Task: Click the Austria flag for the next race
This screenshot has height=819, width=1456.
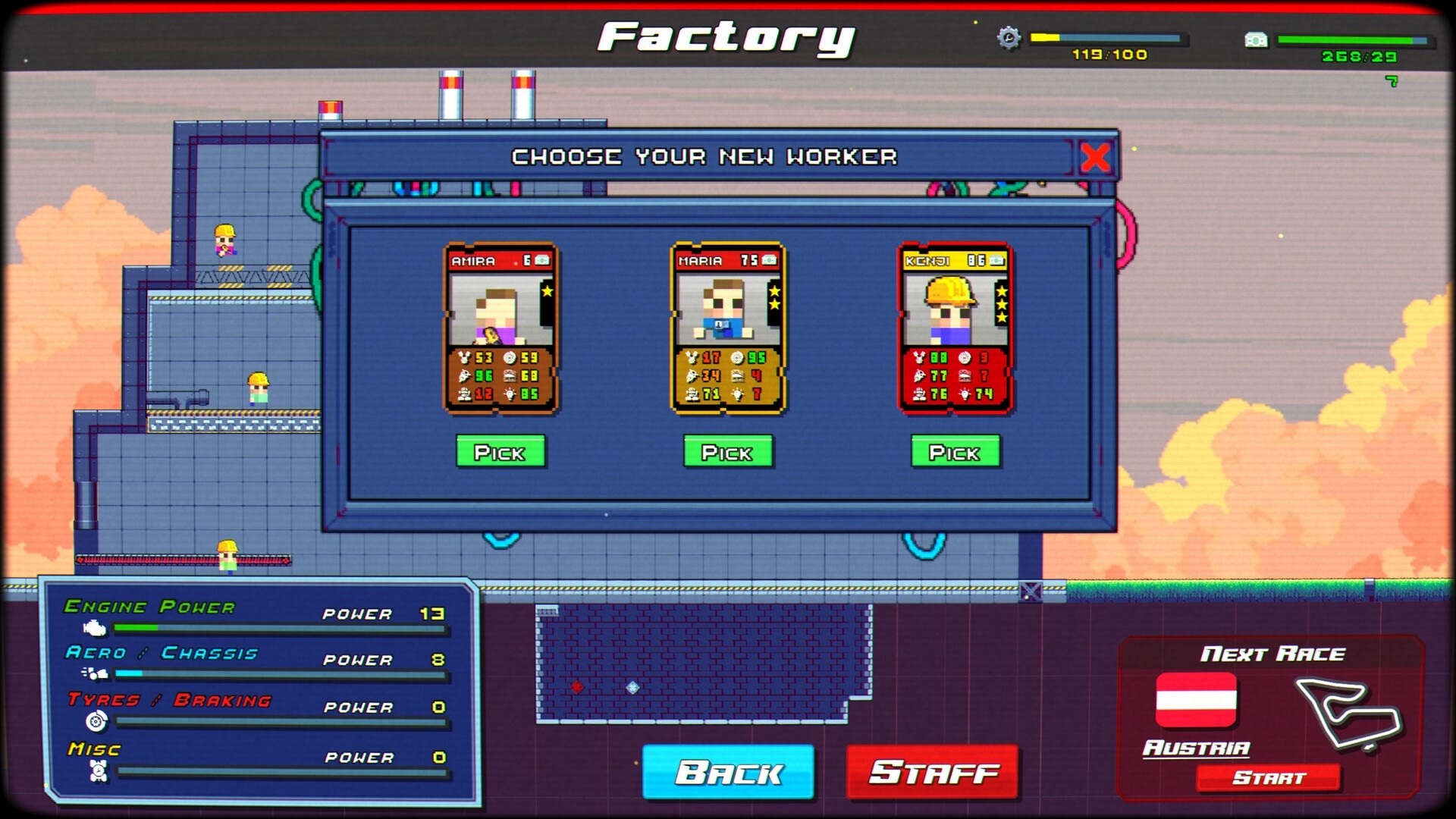Action: (x=1194, y=702)
